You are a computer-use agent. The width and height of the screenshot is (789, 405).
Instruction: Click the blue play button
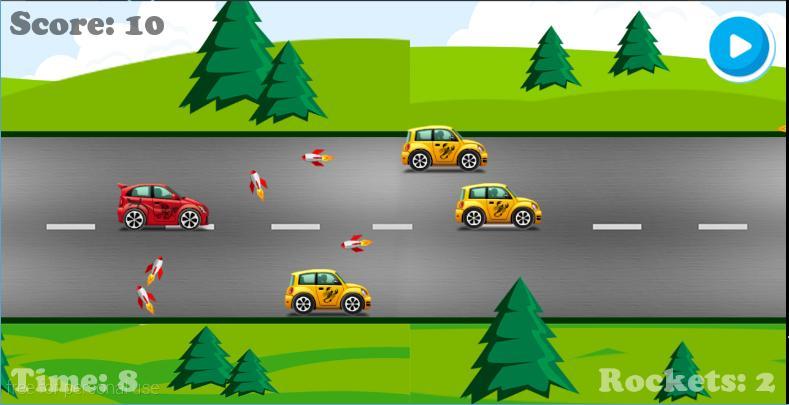coord(740,46)
